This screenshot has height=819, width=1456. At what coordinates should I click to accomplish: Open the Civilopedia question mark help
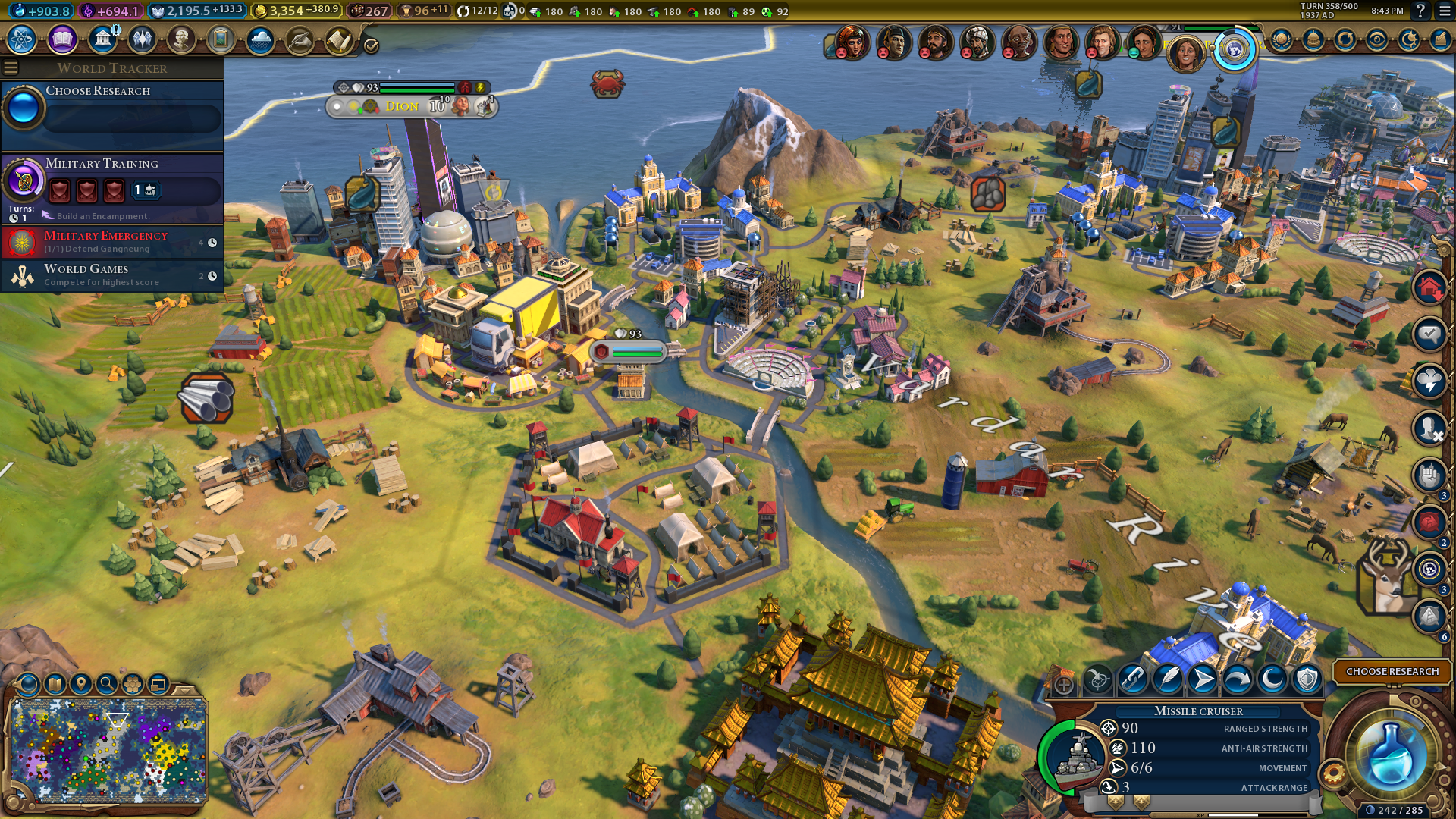[1420, 11]
